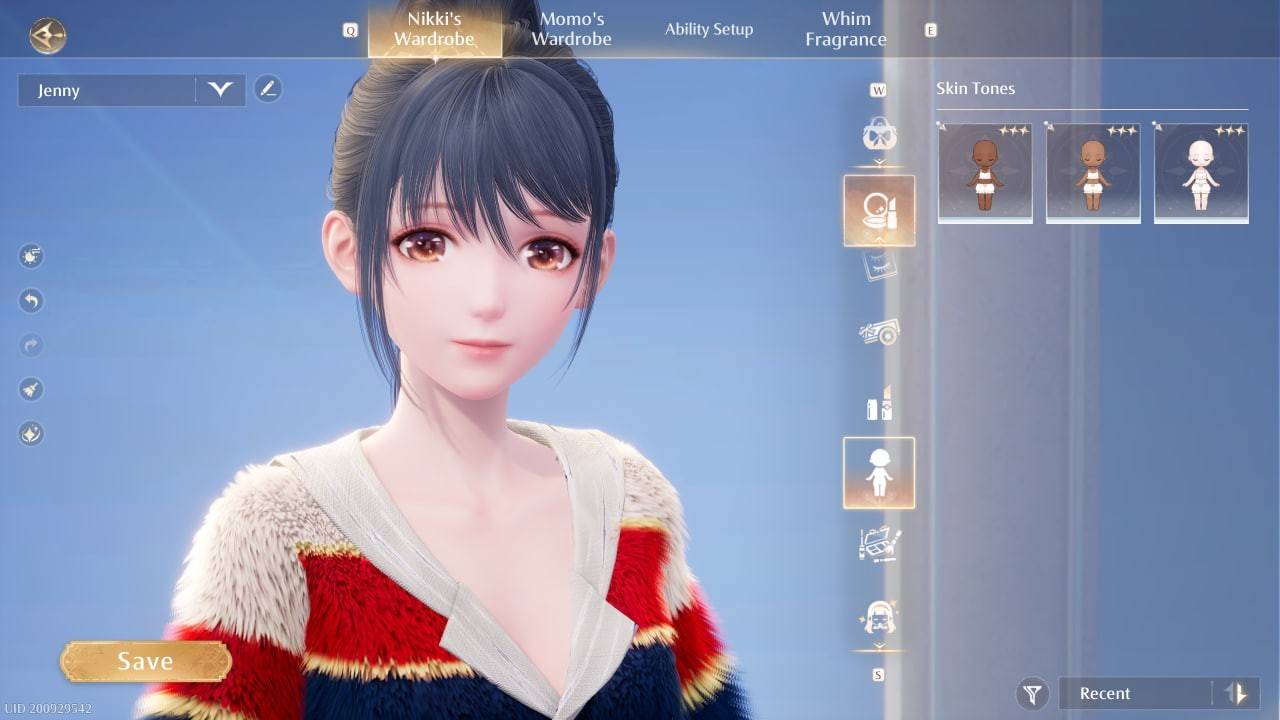Click the Momo headset icon in sidebar
The image size is (1280, 720).
point(879,620)
